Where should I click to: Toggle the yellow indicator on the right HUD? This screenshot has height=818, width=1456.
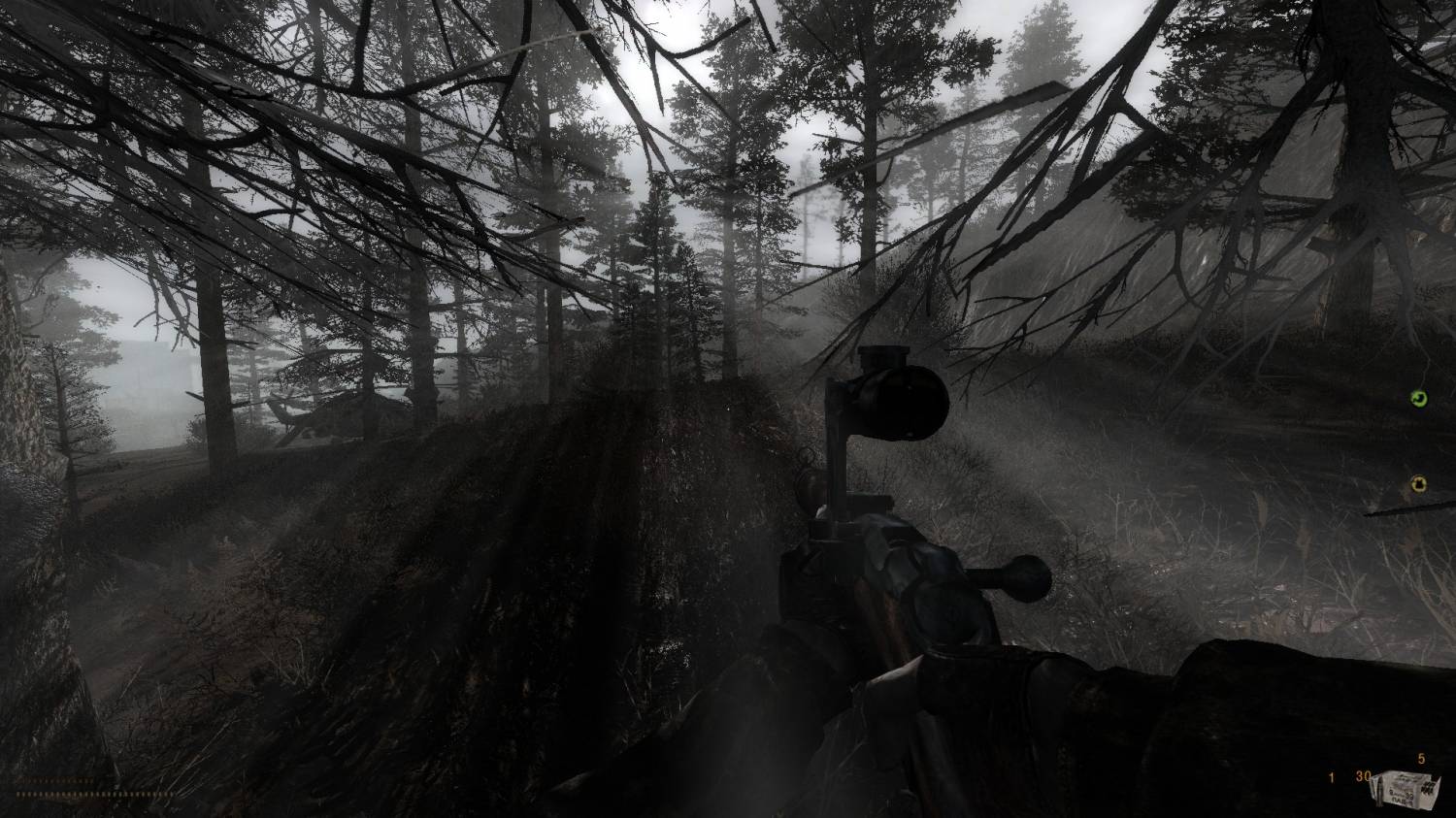click(x=1419, y=485)
